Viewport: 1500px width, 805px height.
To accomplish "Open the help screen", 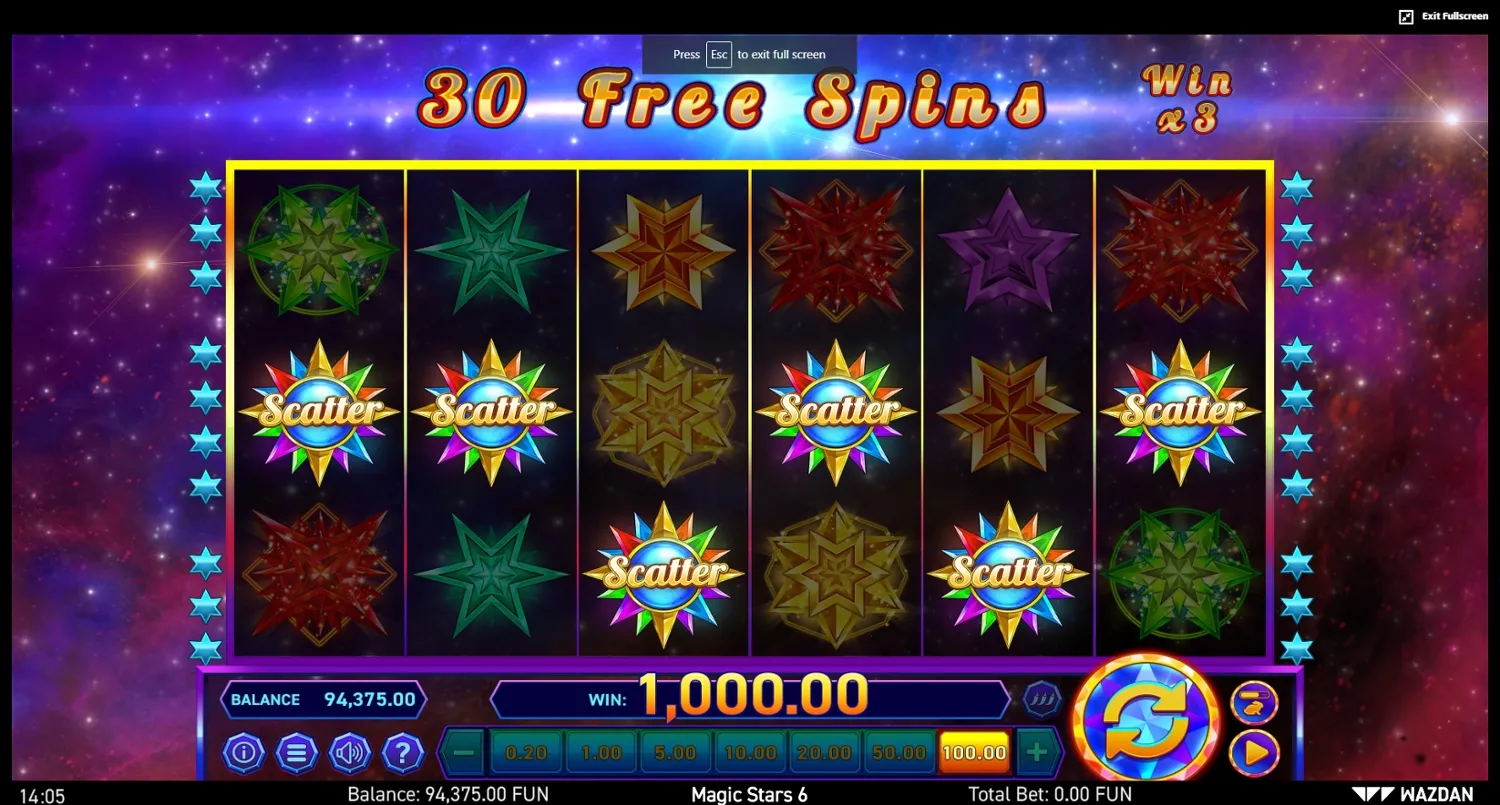I will point(403,755).
